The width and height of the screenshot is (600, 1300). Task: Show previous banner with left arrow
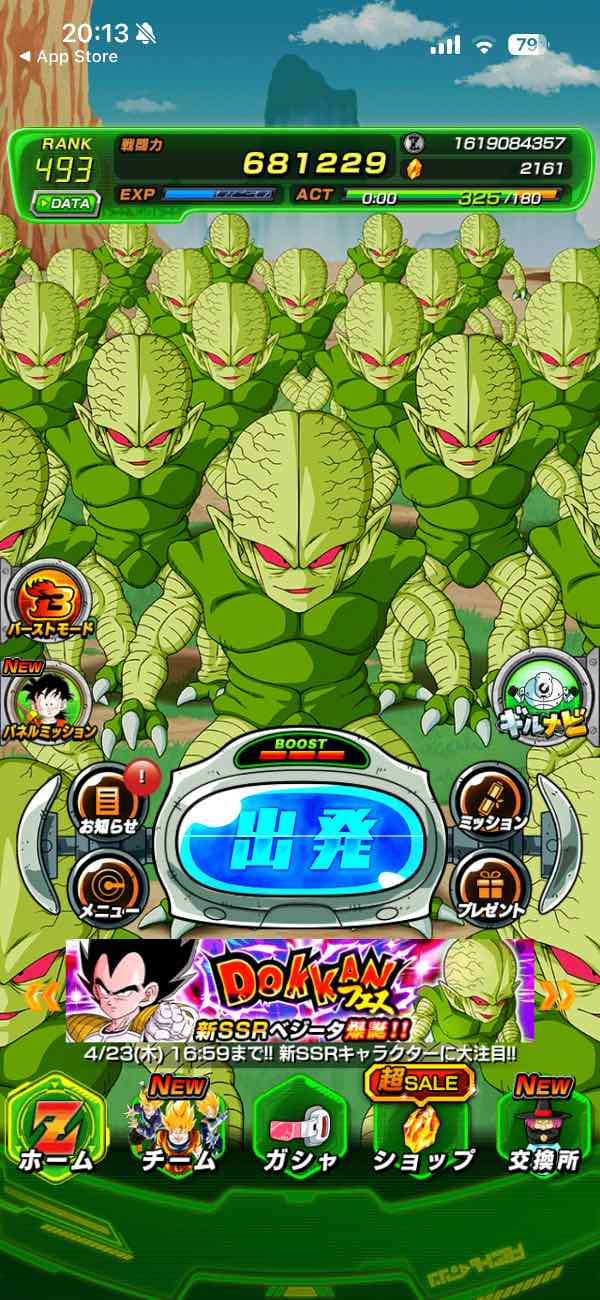pos(41,995)
